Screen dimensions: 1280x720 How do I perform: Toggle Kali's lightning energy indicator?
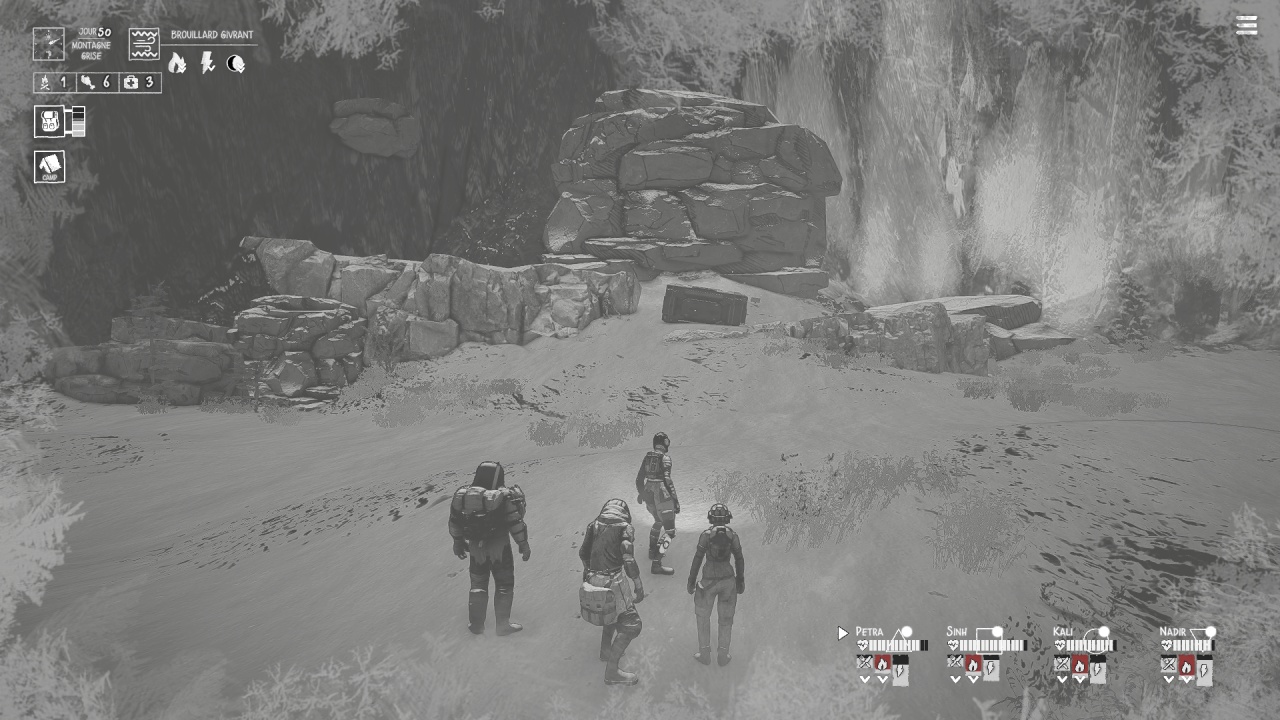[x=1098, y=667]
